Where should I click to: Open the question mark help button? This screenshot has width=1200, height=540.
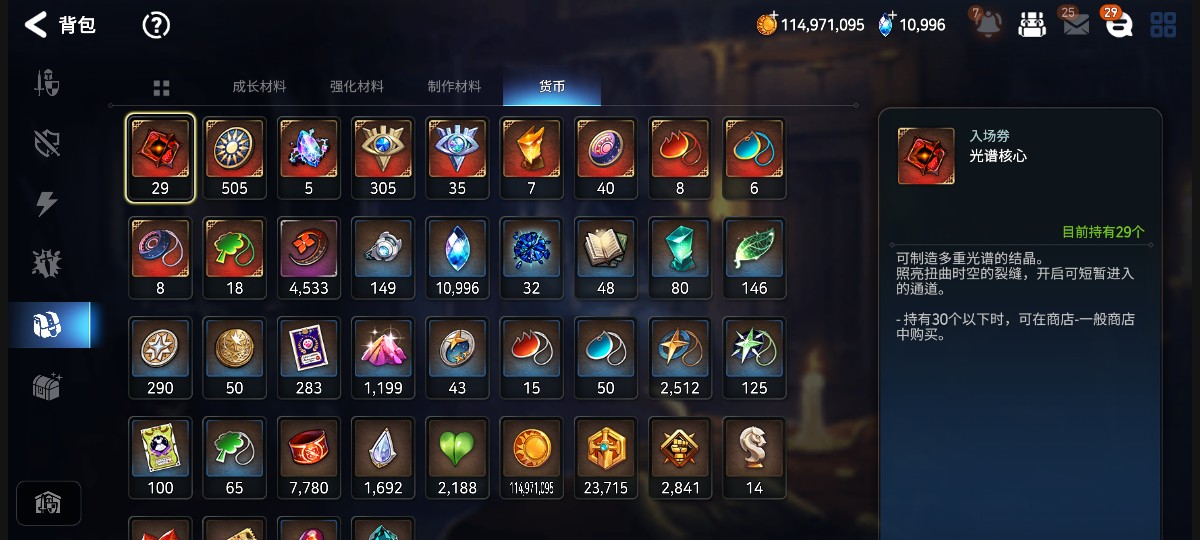[156, 25]
